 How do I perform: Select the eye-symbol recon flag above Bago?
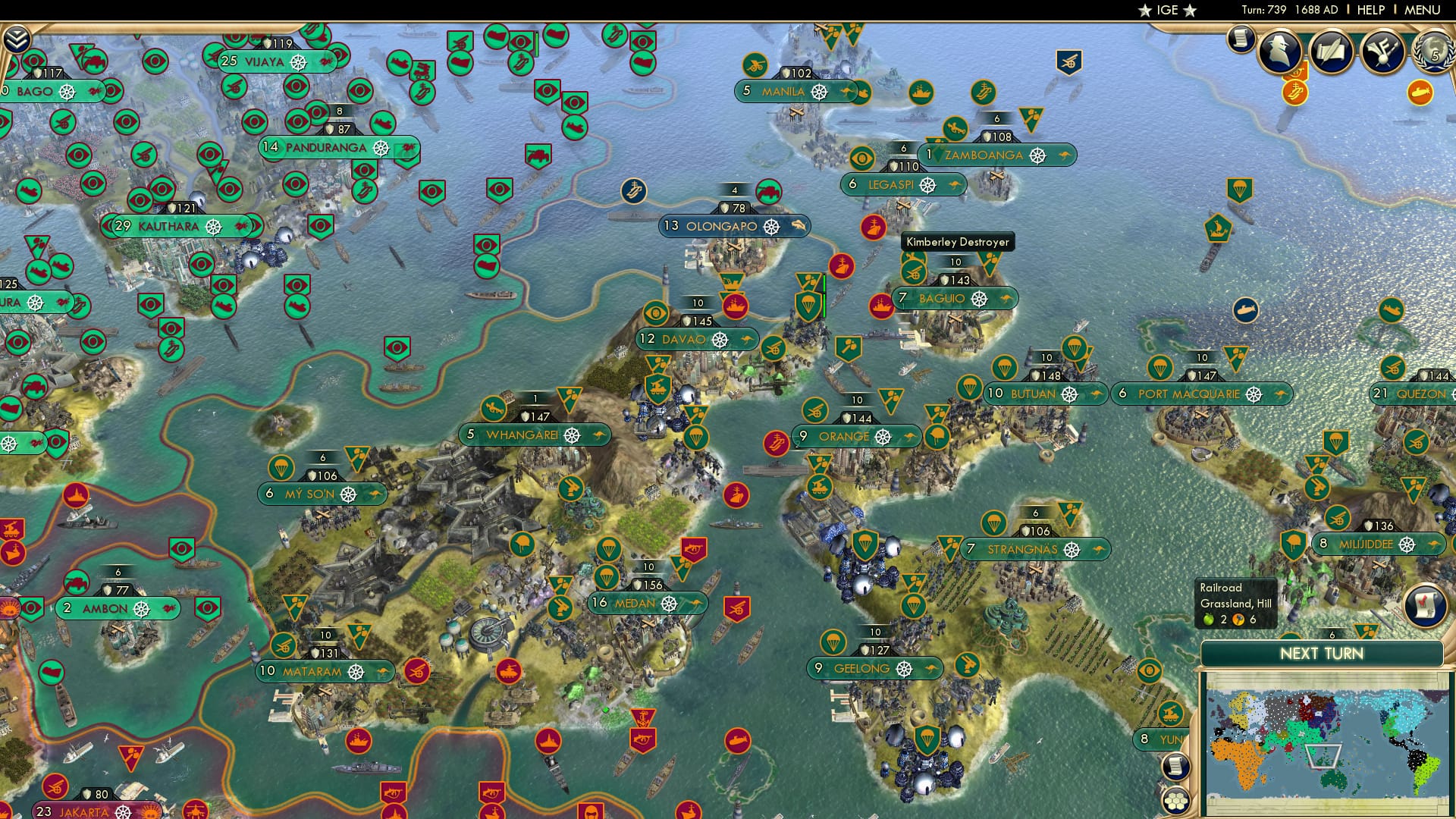click(33, 58)
